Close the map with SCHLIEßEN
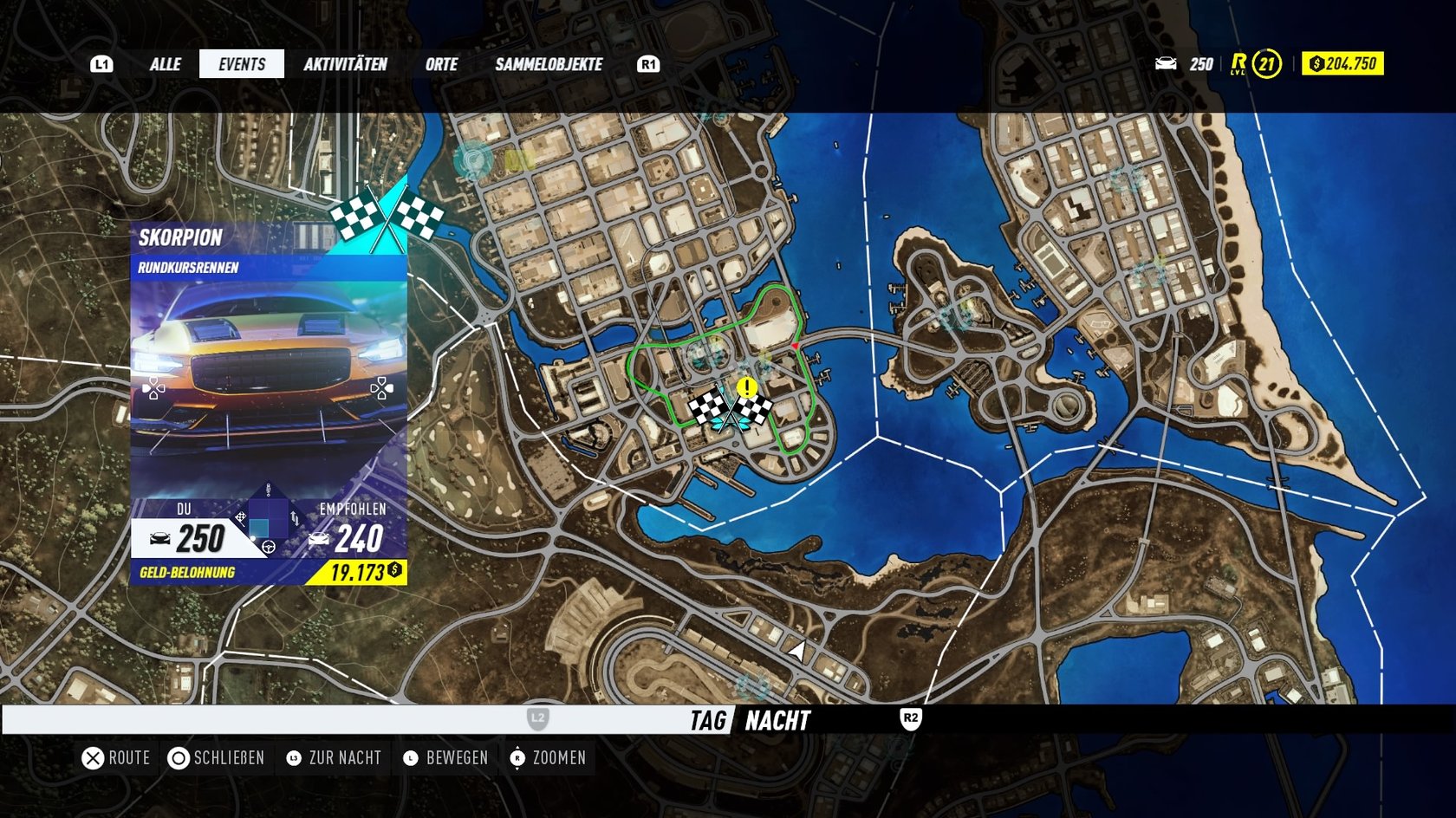The height and width of the screenshot is (818, 1456). (x=217, y=758)
